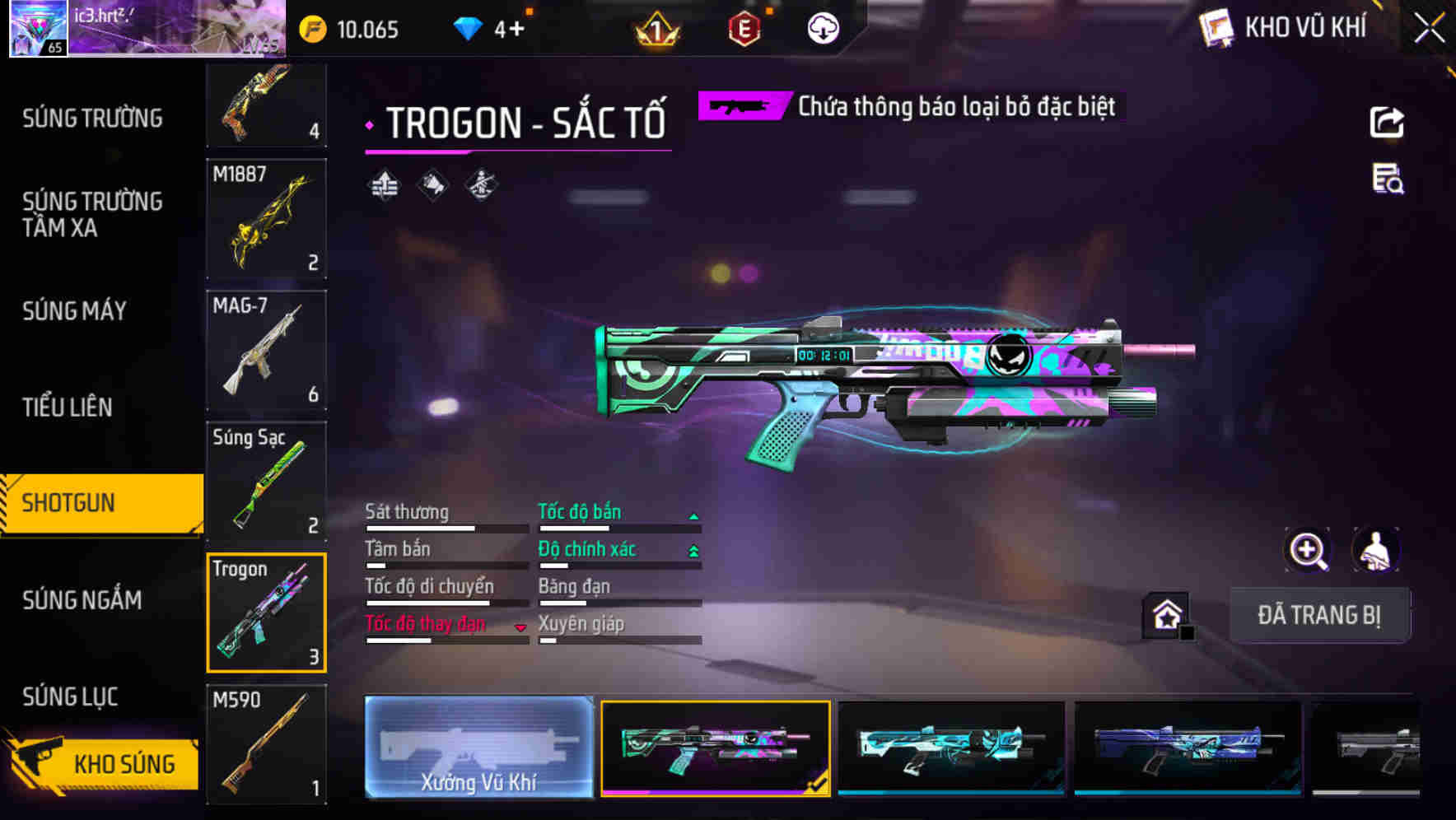Click the diamond currency counter
The width and height of the screenshot is (1456, 820).
click(490, 30)
